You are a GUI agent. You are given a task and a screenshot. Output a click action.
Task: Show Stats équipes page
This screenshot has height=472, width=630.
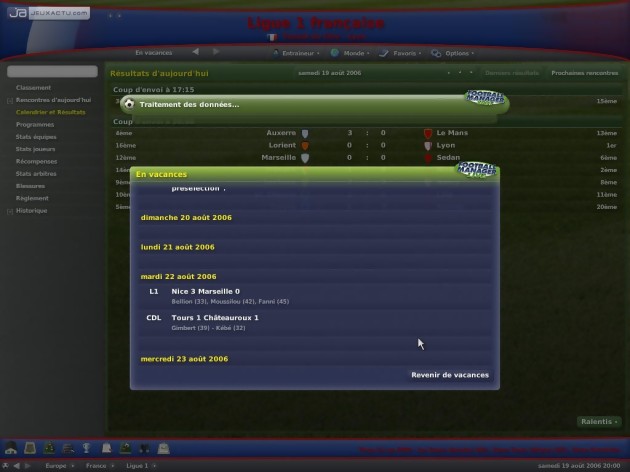[x=36, y=136]
